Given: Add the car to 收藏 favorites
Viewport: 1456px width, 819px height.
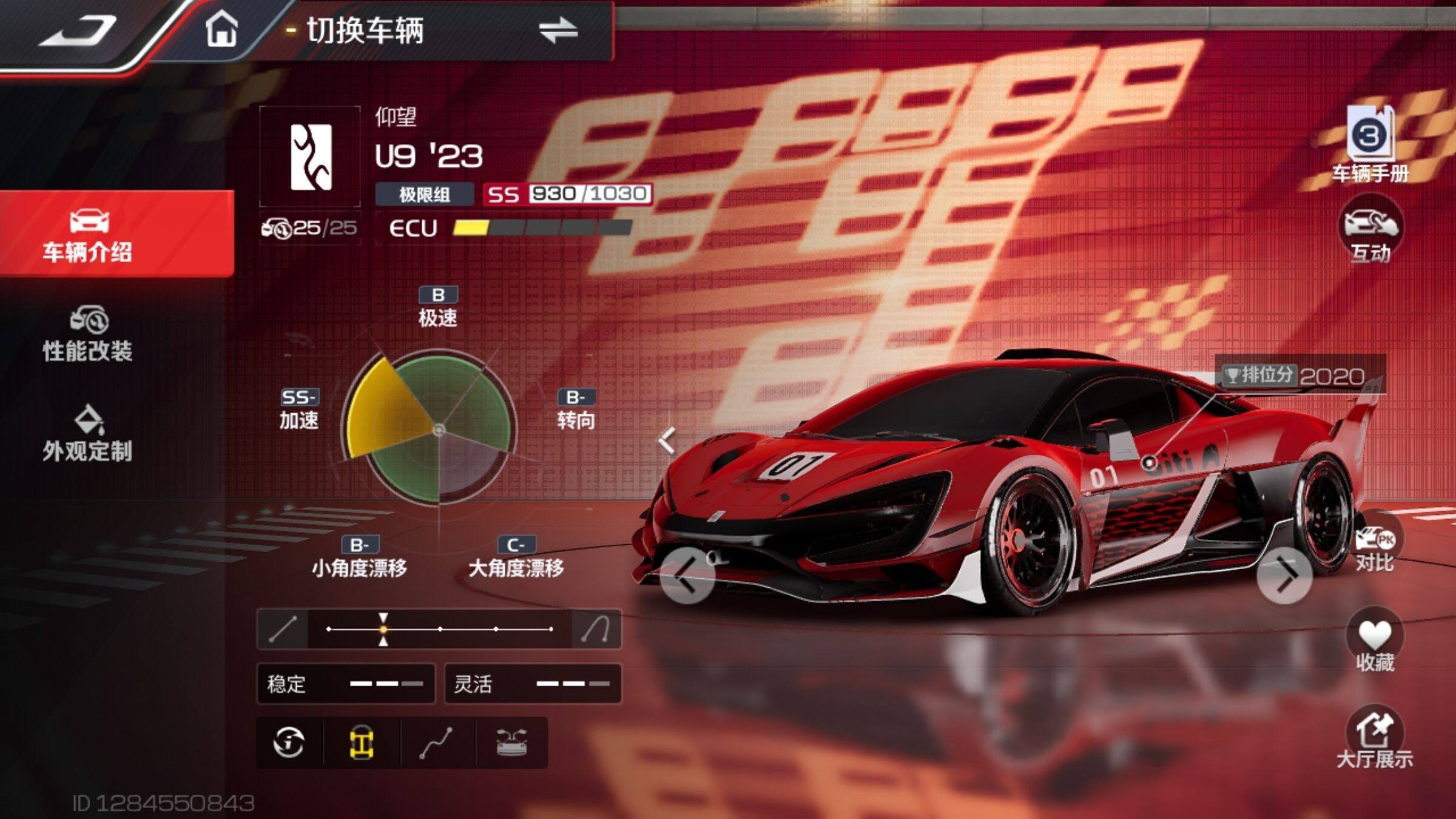Looking at the screenshot, I should point(1375,642).
